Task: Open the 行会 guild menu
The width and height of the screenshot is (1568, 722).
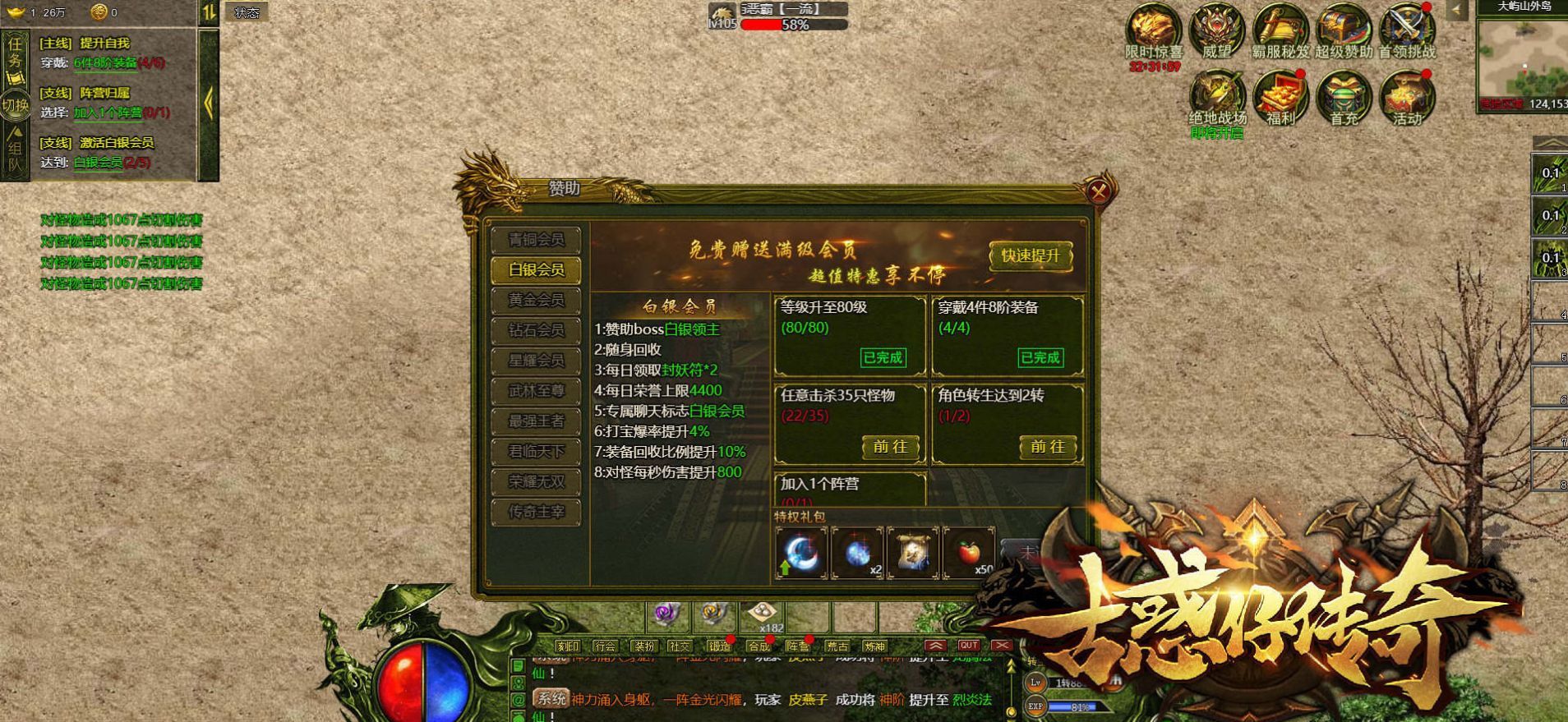Action: [x=605, y=646]
